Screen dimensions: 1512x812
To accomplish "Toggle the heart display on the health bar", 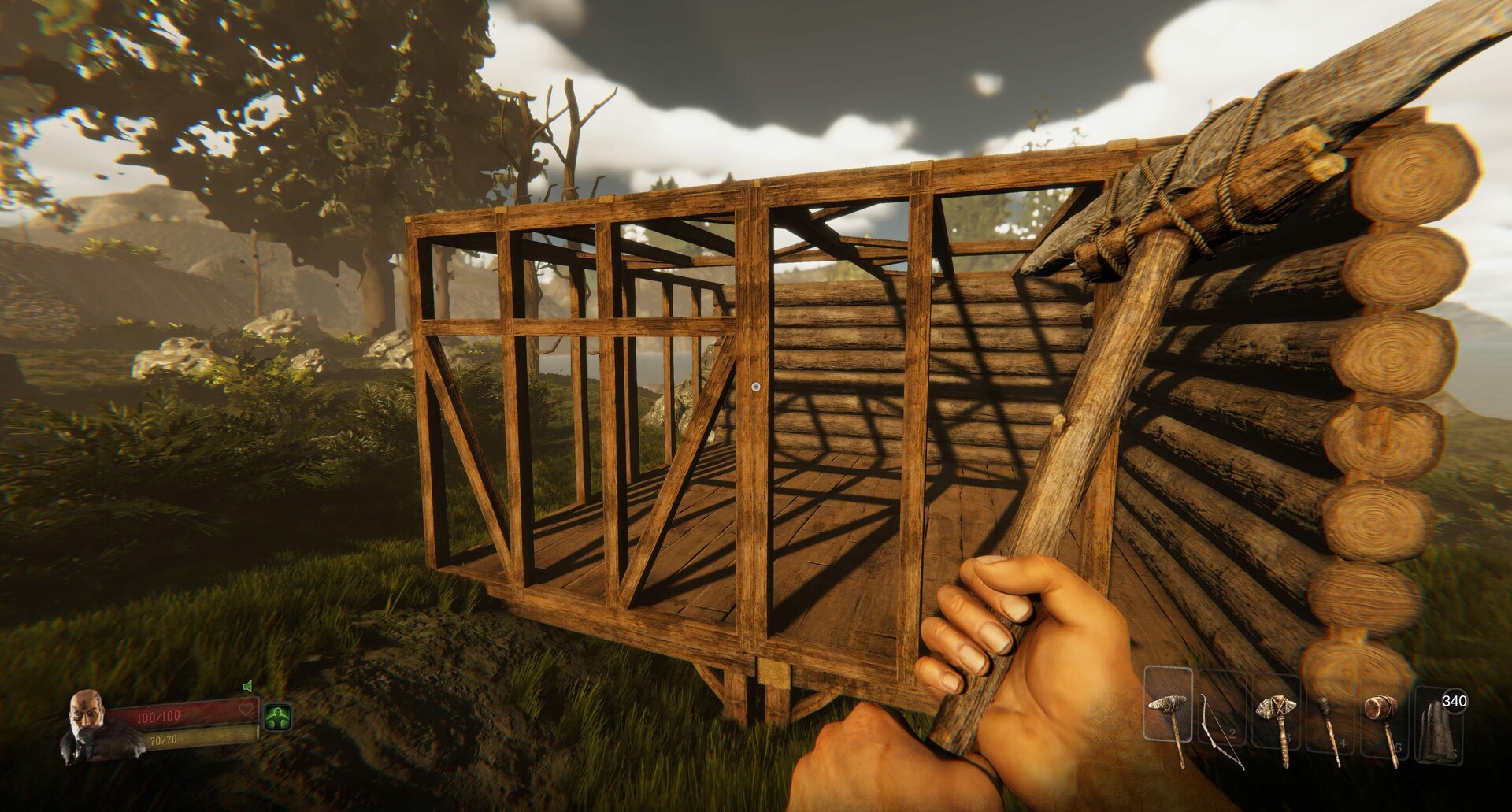I will click(245, 708).
